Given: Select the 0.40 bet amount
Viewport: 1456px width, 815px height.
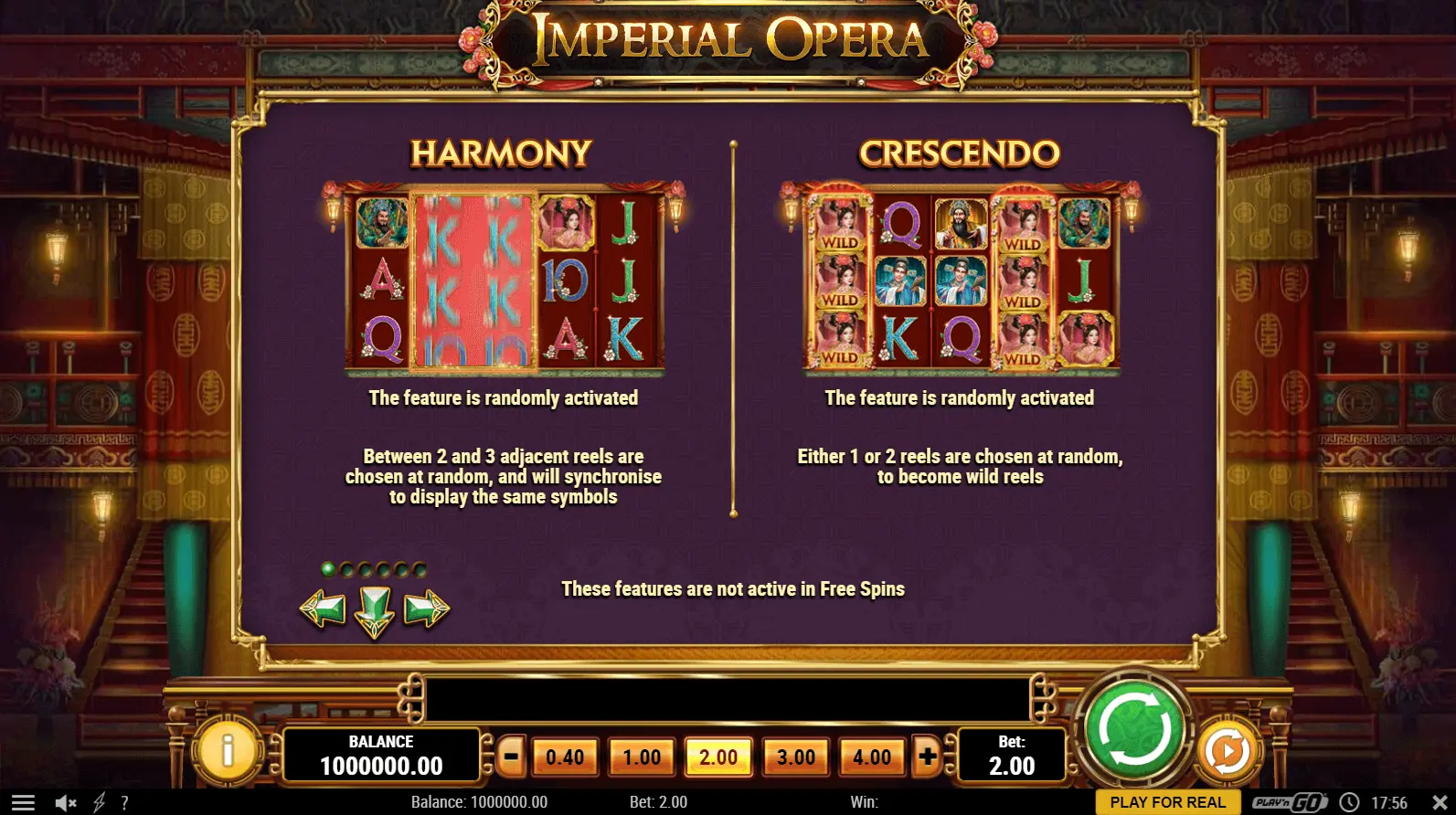Looking at the screenshot, I should pos(565,757).
